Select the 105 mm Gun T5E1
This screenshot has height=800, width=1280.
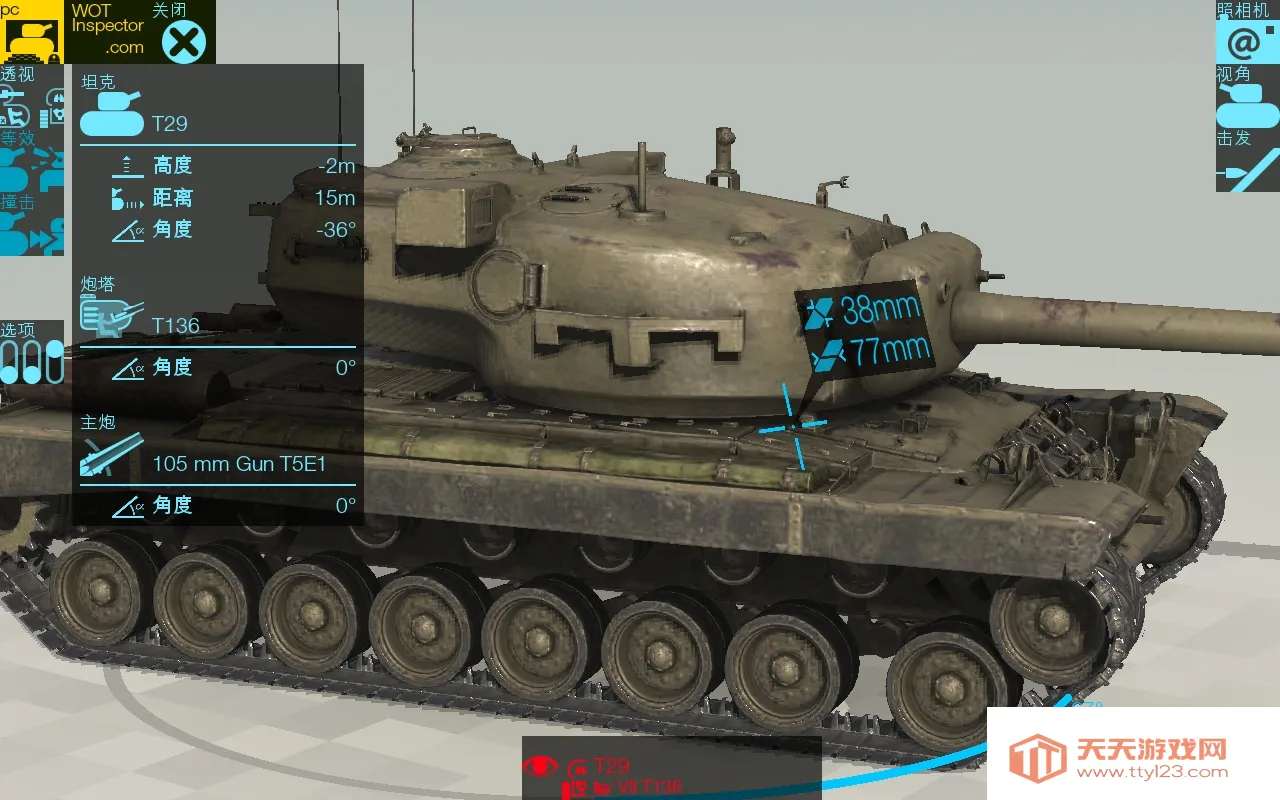pyautogui.click(x=239, y=463)
